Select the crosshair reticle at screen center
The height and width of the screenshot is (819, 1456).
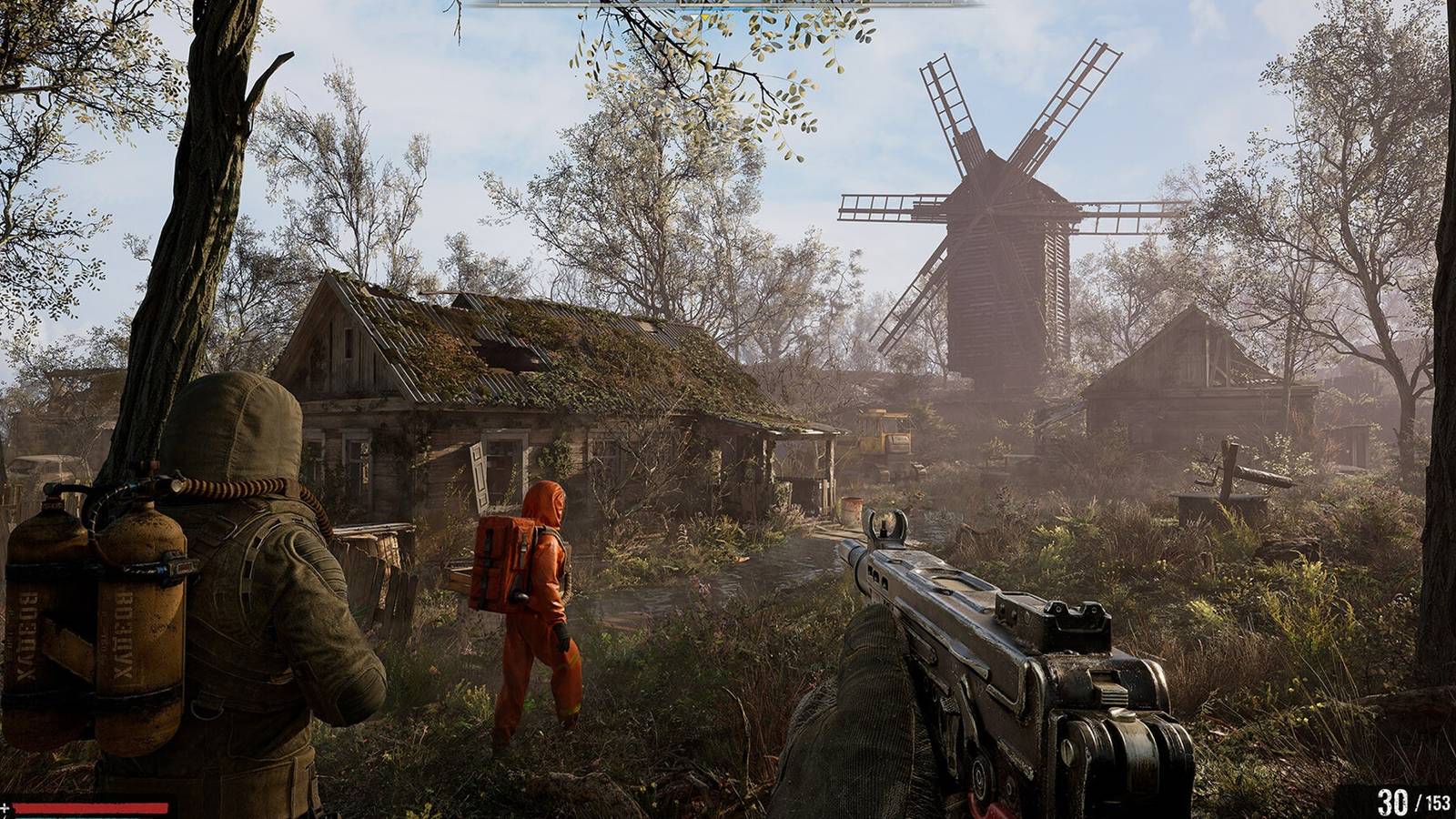(728, 409)
